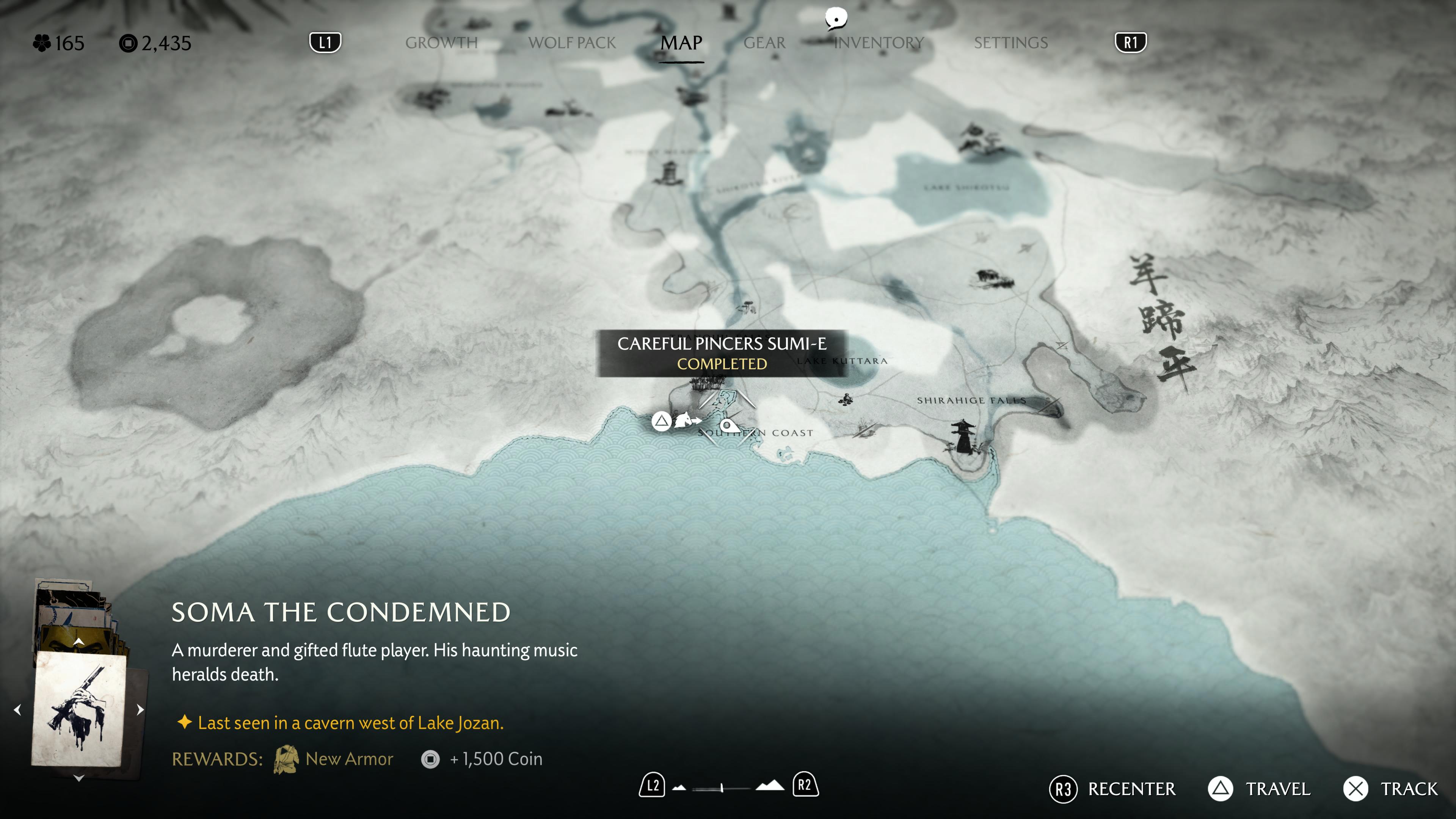Click the left arrow beside the bounty card
Image resolution: width=1456 pixels, height=819 pixels.
tap(17, 709)
